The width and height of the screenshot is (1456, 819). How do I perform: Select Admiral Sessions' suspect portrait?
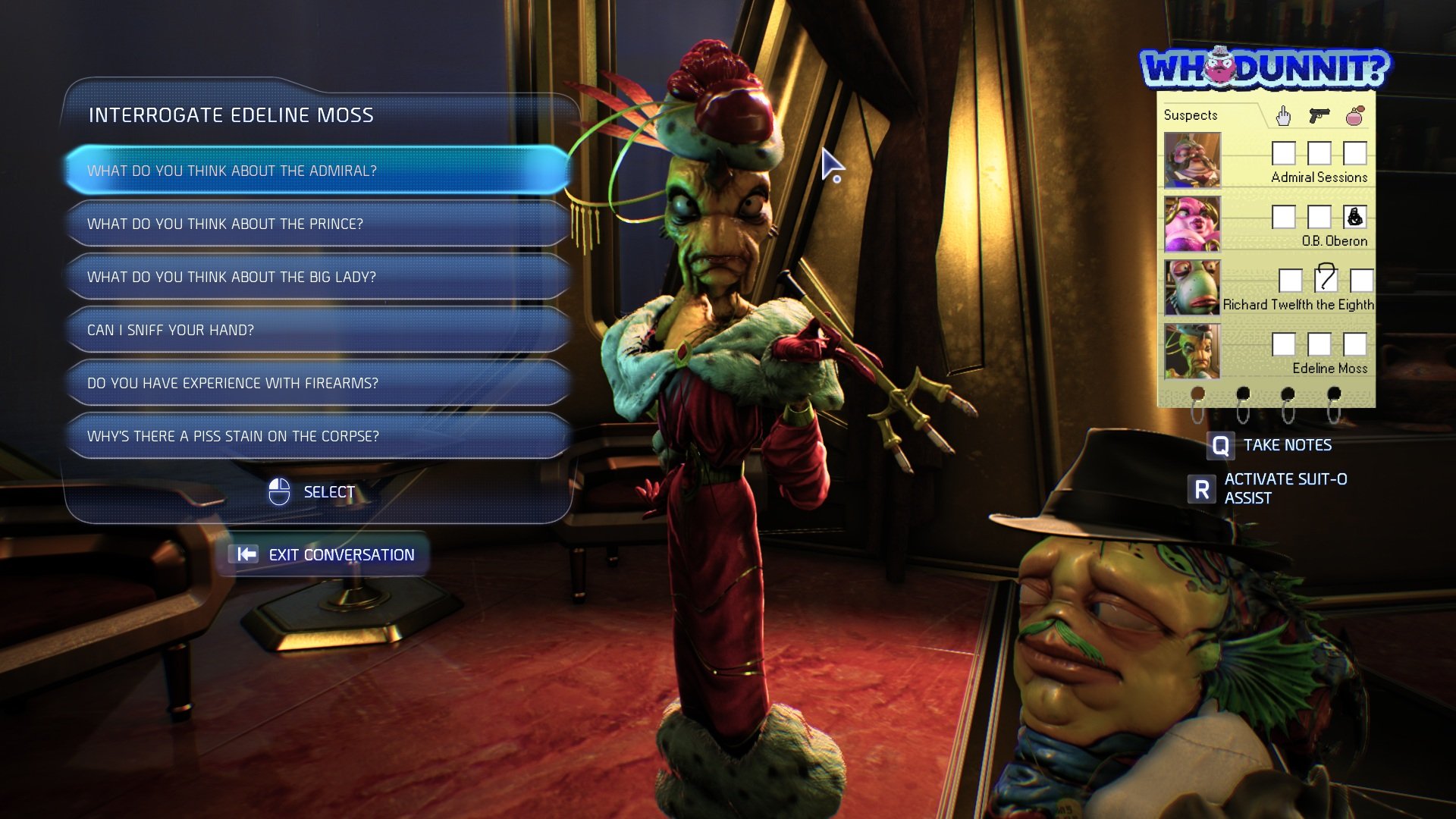1192,160
